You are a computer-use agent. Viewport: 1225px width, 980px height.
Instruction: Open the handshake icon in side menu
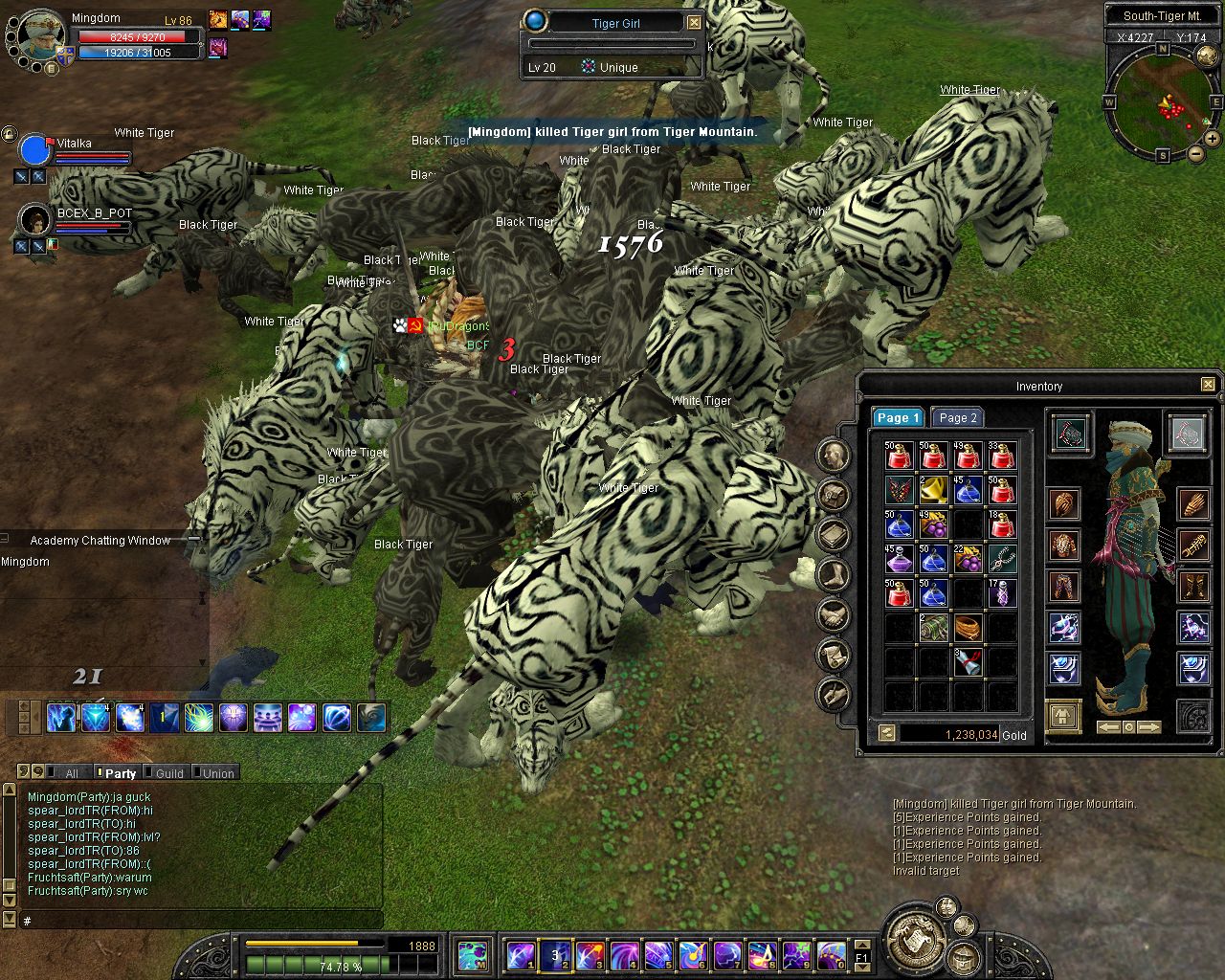[834, 615]
